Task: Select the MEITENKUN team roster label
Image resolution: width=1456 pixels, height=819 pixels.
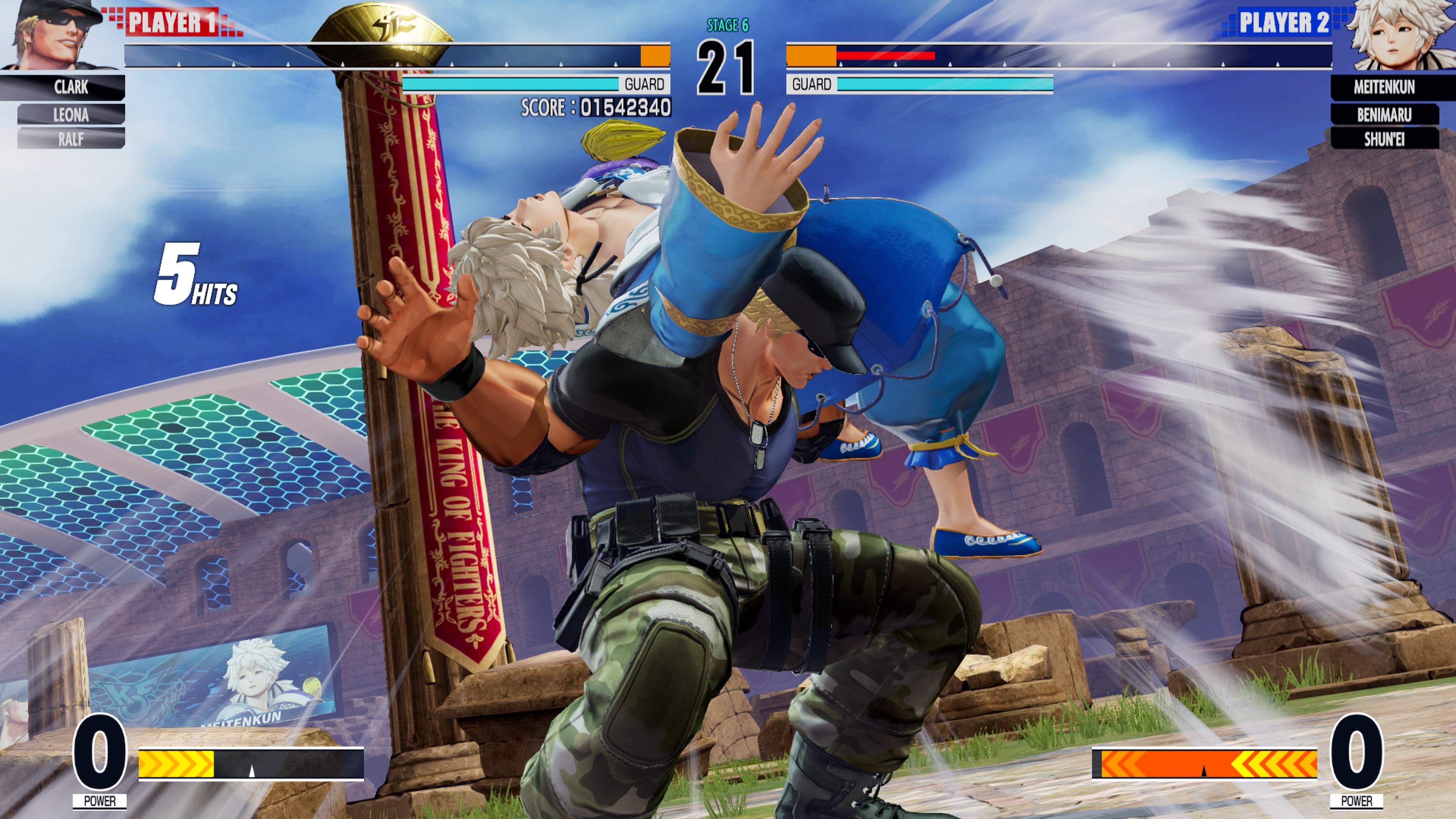Action: [x=1384, y=87]
